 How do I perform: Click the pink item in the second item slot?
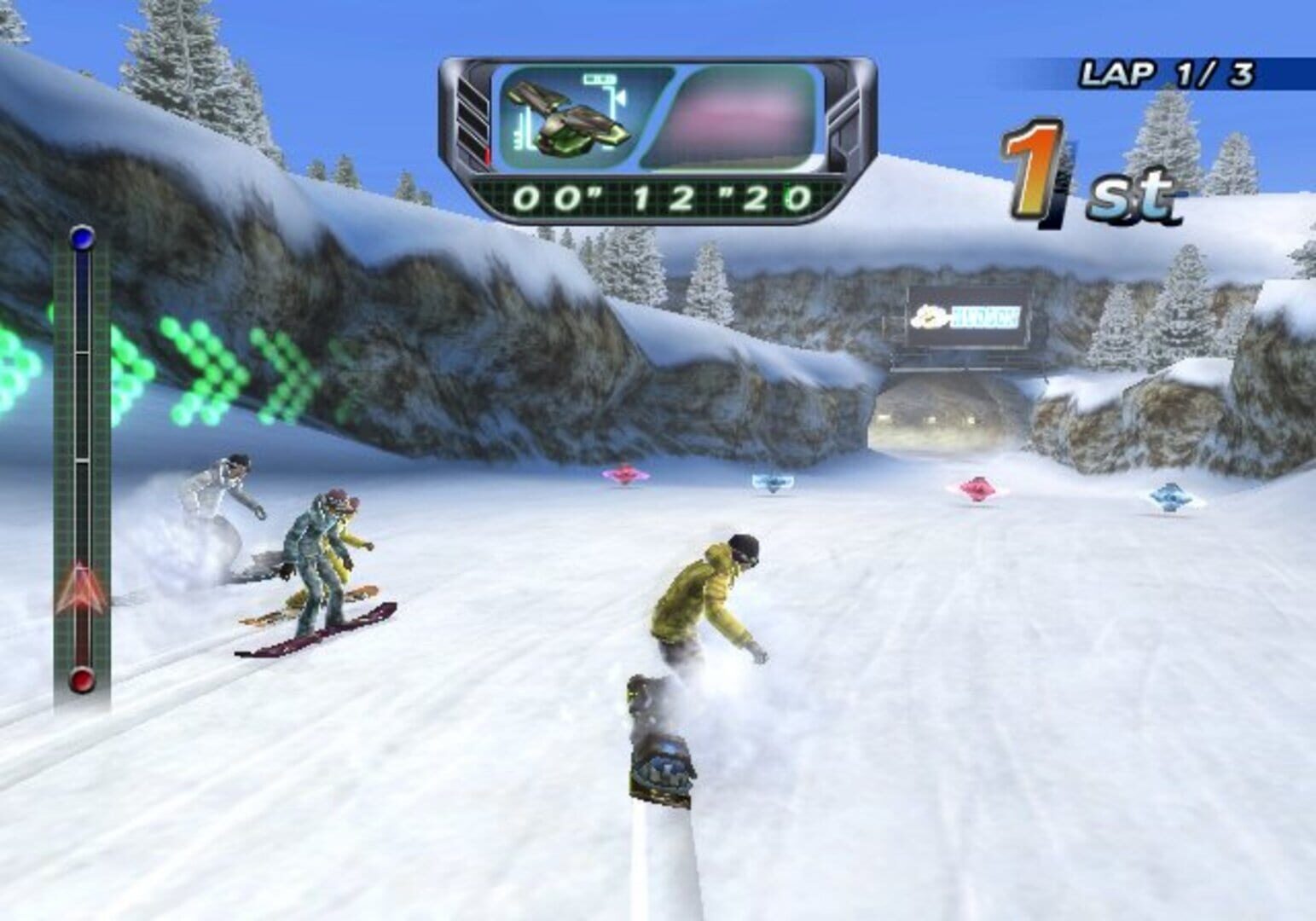click(x=740, y=119)
